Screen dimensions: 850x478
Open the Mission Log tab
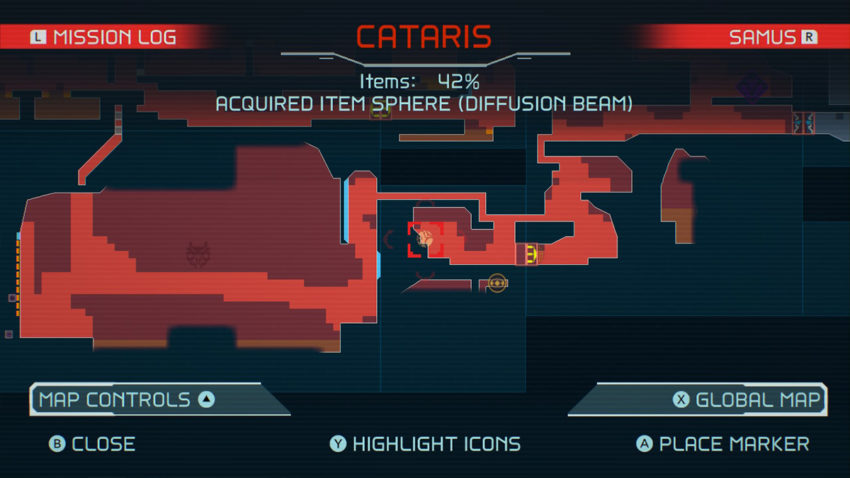click(103, 38)
